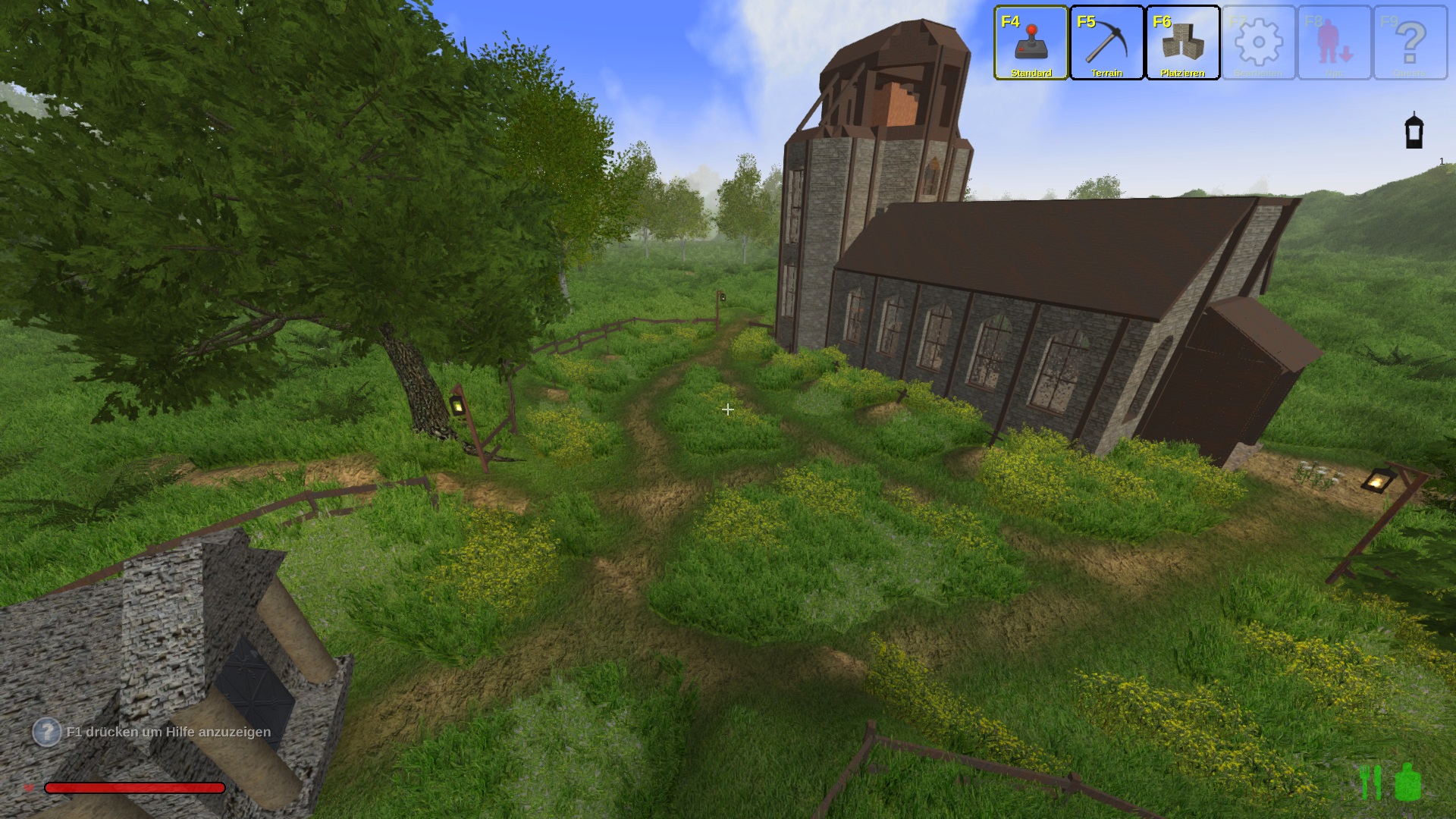1456x819 pixels.
Task: Click the green fork and knife hunger icon
Action: click(x=1370, y=782)
